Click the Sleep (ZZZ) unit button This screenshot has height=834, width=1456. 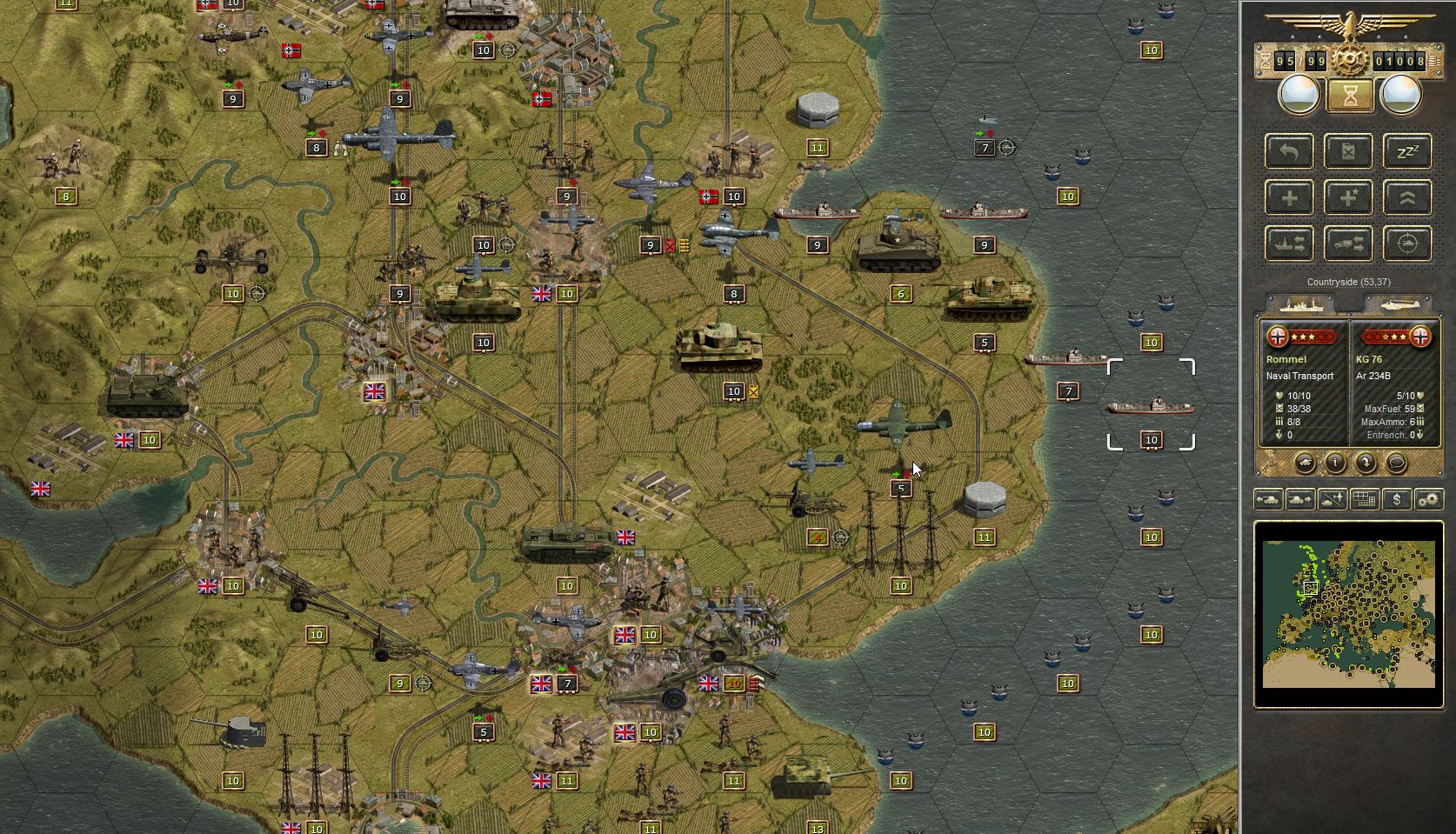(1406, 152)
